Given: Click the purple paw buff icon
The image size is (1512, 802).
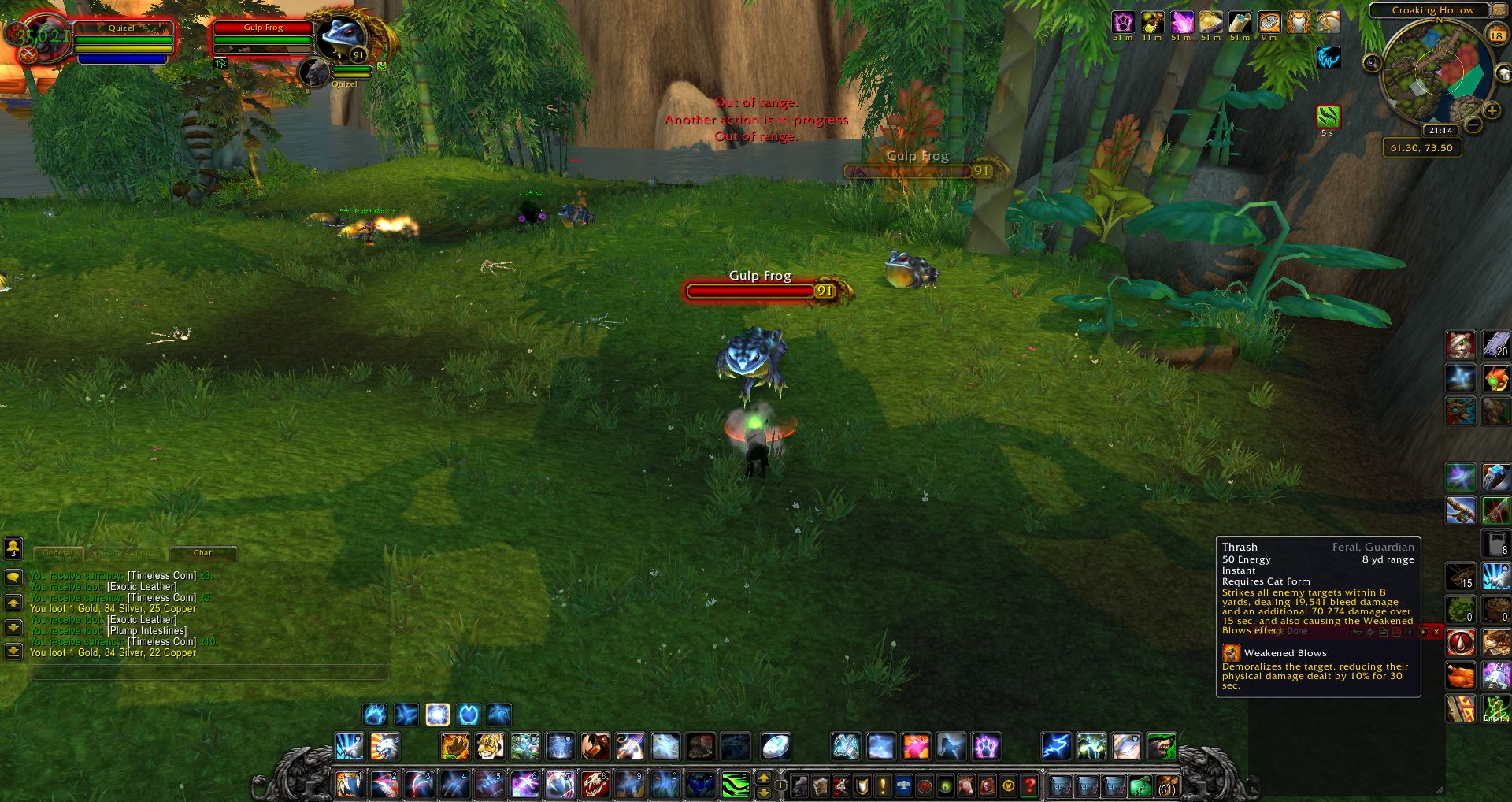Looking at the screenshot, I should click(1123, 22).
